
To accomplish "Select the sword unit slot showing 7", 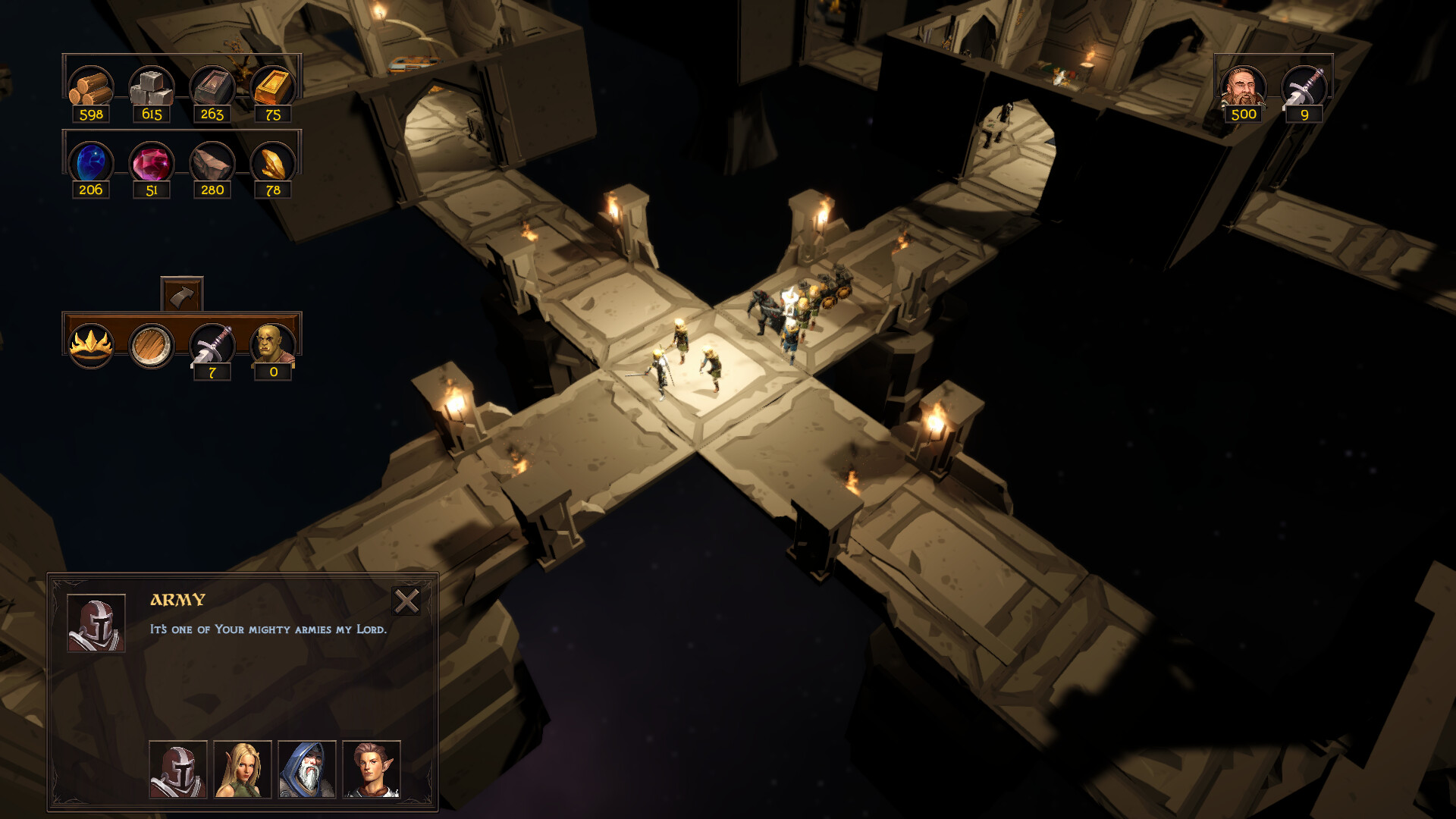I will click(x=212, y=345).
